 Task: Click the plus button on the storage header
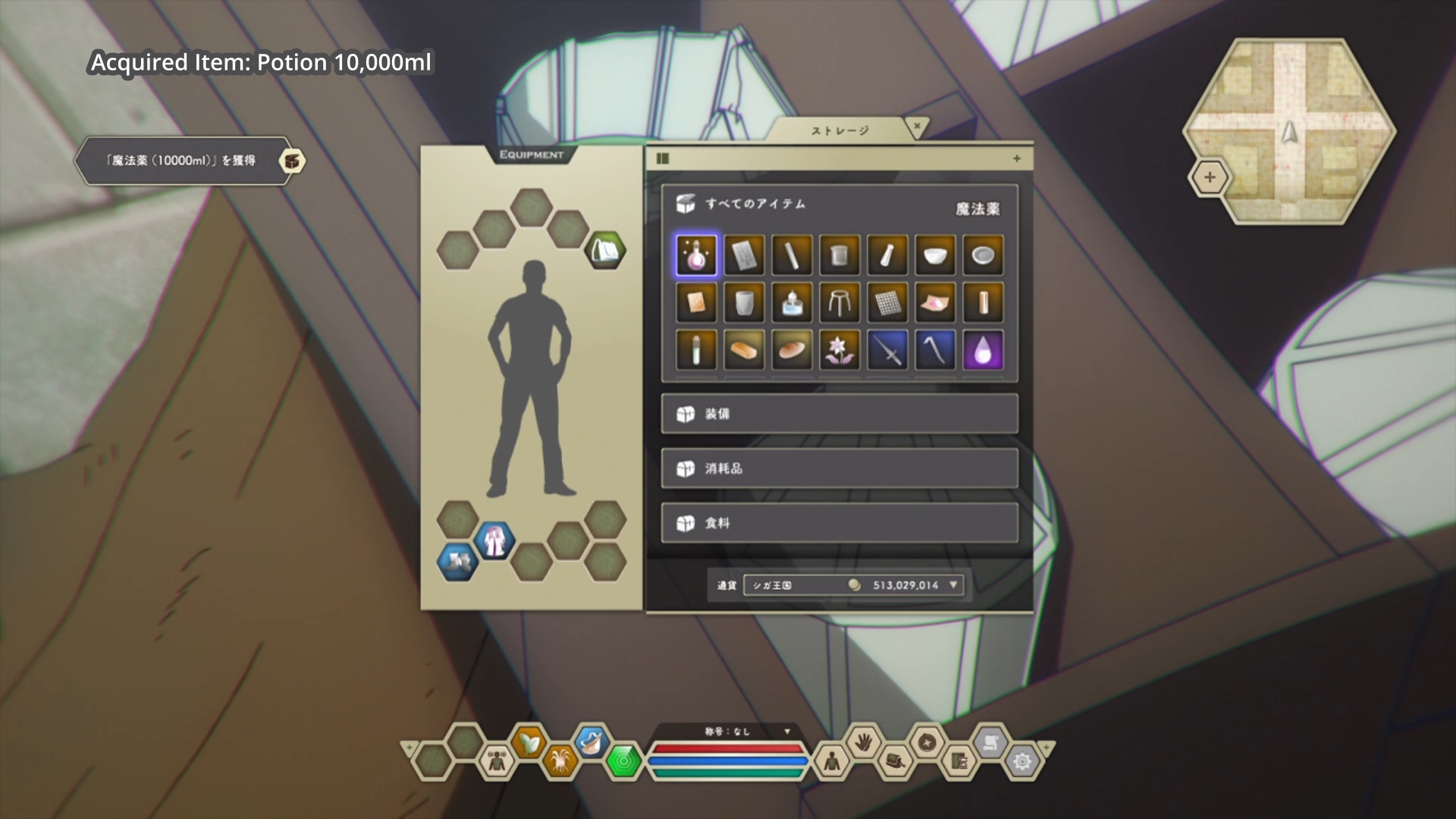[1016, 158]
